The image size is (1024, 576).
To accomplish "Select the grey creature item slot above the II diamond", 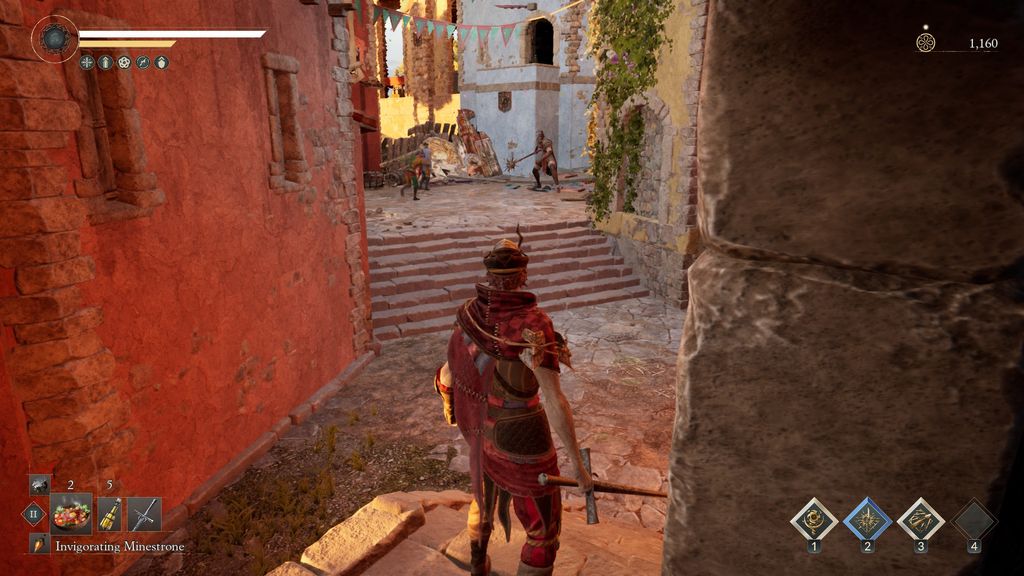I will (39, 485).
